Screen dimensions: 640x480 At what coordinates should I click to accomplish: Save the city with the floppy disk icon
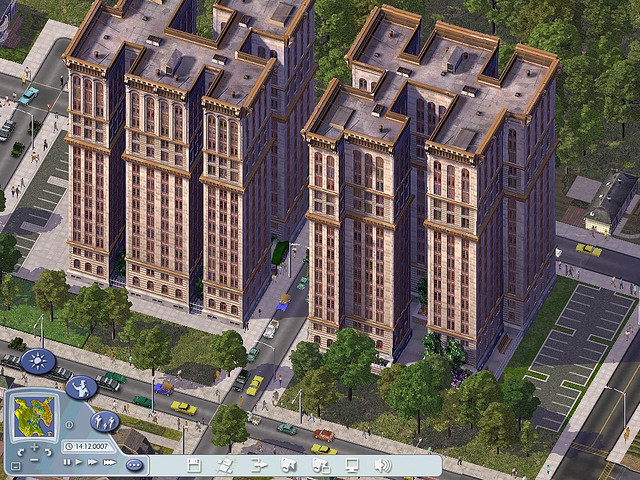tap(194, 465)
